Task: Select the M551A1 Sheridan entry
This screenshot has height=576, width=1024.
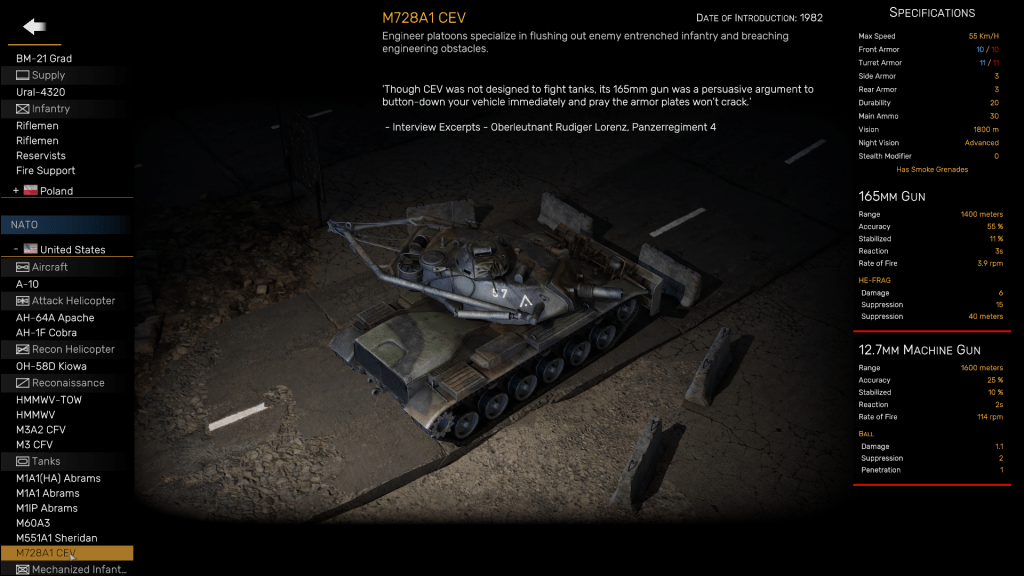Action: [x=57, y=539]
